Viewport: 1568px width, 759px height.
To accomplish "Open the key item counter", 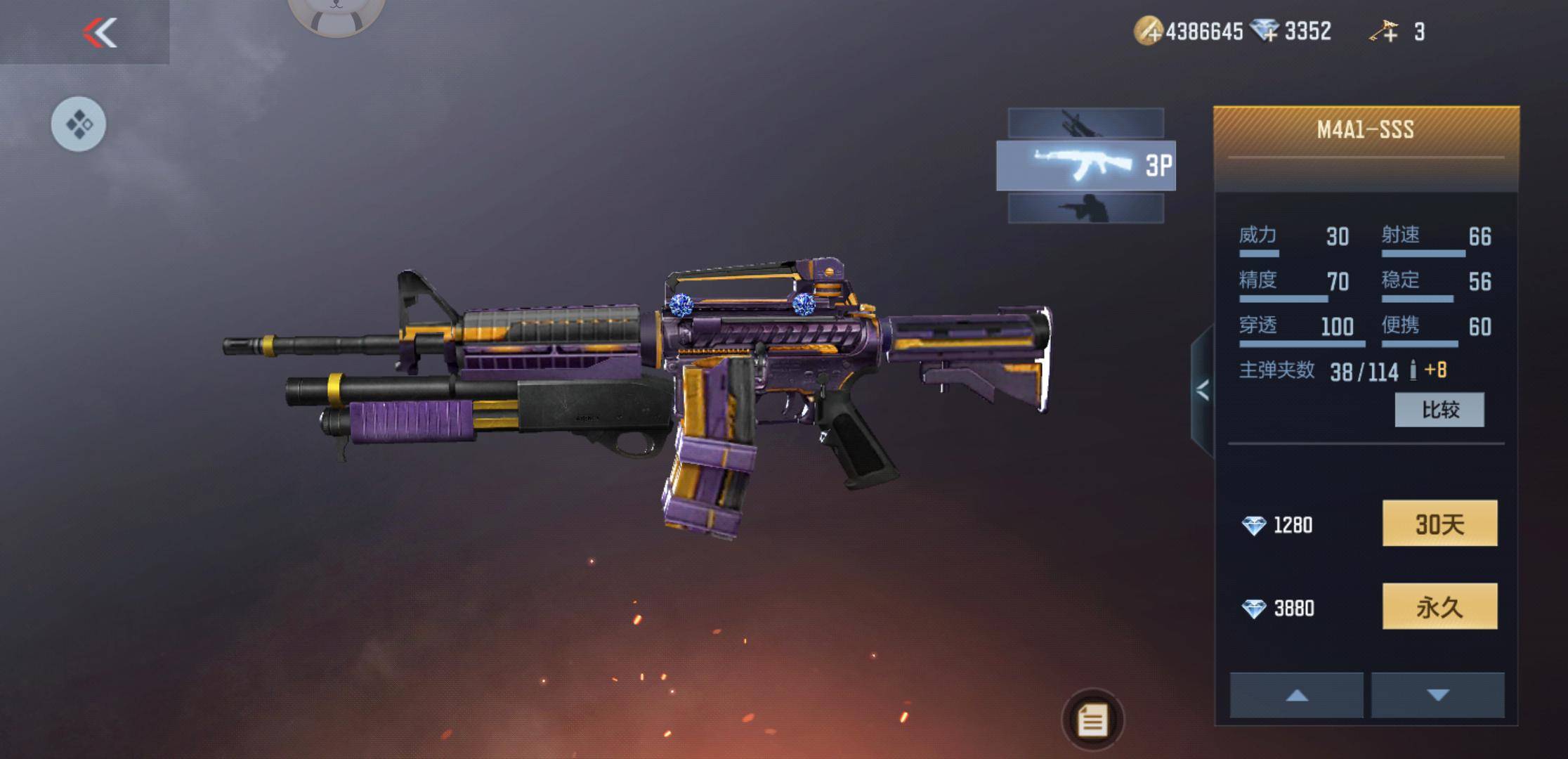I will click(1397, 32).
